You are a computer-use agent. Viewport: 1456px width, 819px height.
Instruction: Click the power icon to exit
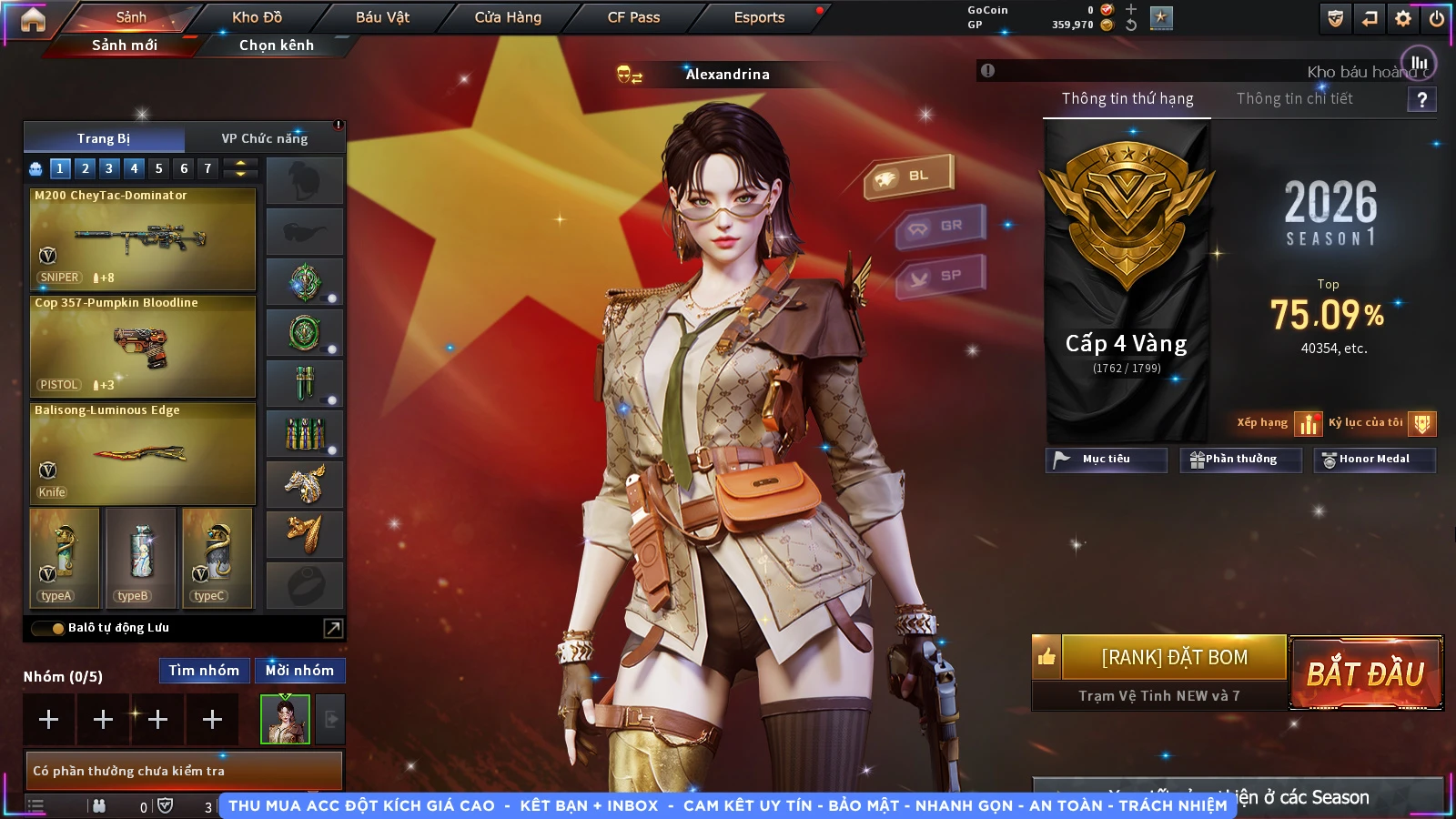[x=1437, y=18]
